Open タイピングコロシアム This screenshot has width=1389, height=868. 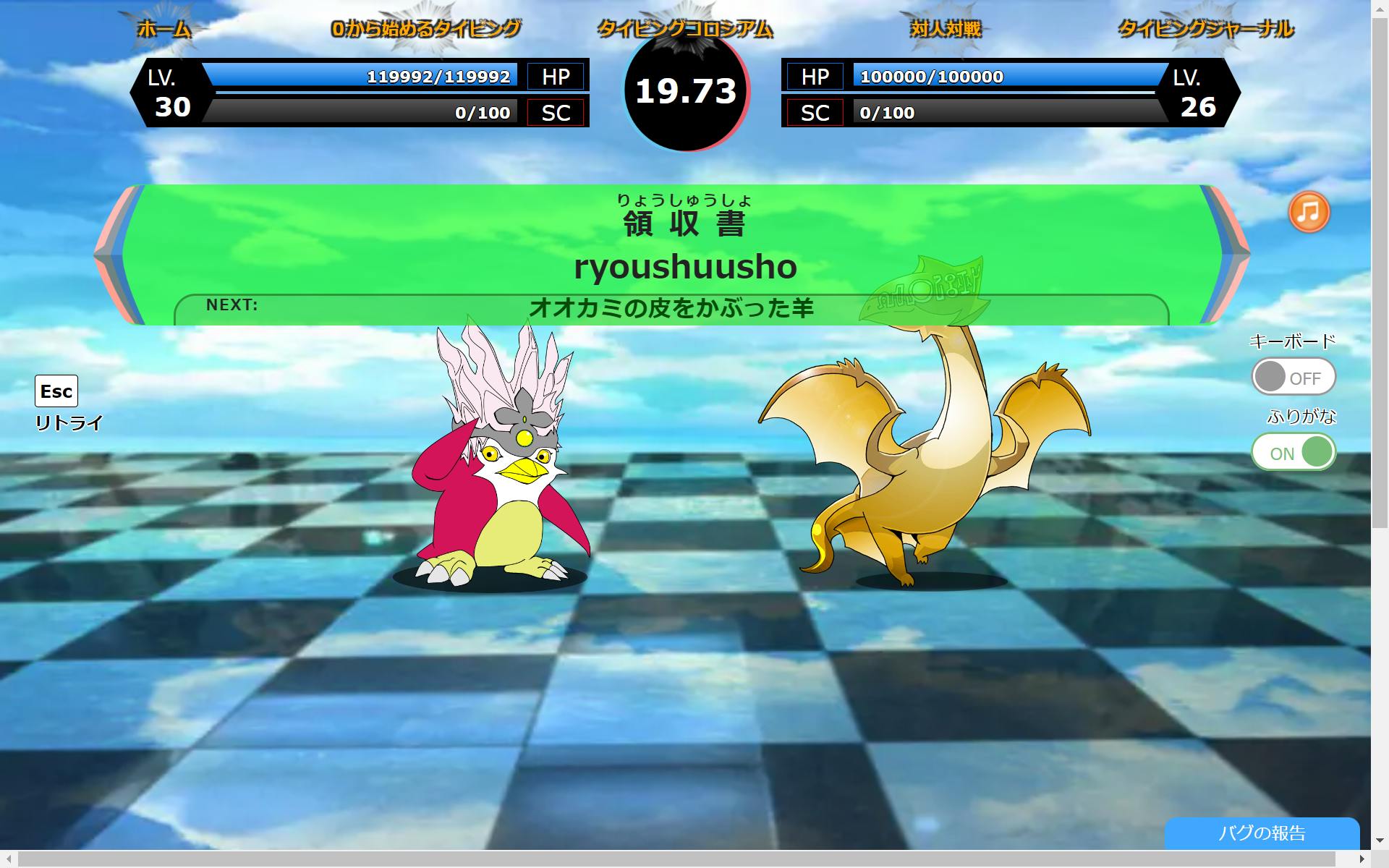(x=684, y=29)
